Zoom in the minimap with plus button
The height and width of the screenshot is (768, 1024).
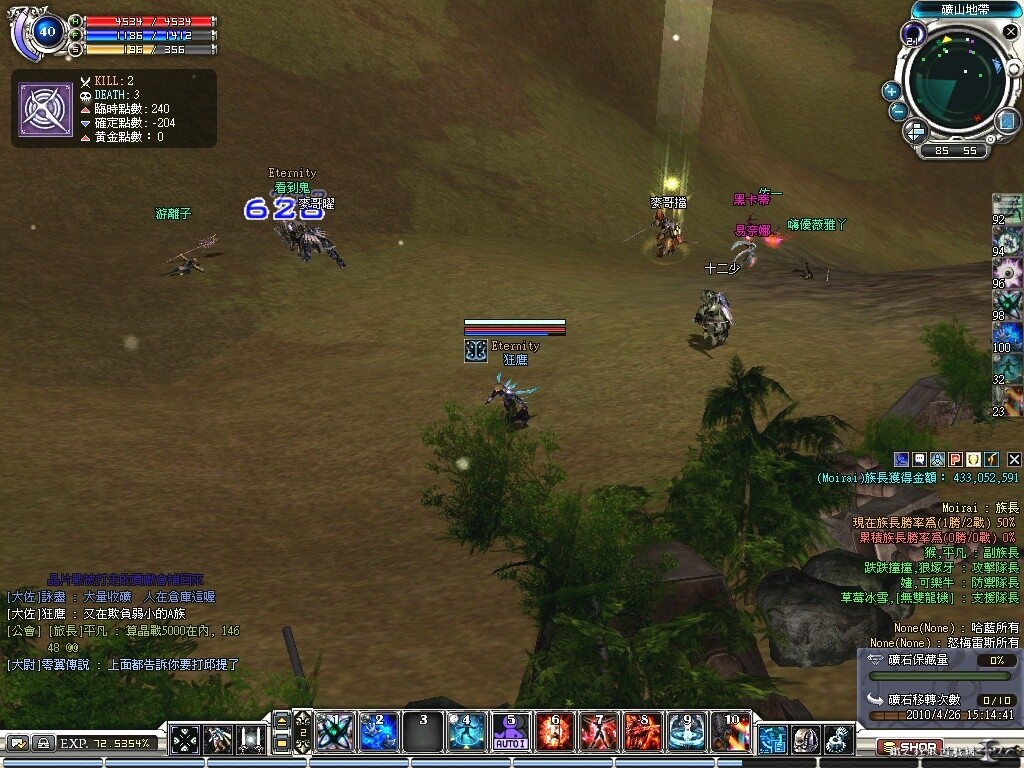point(891,91)
